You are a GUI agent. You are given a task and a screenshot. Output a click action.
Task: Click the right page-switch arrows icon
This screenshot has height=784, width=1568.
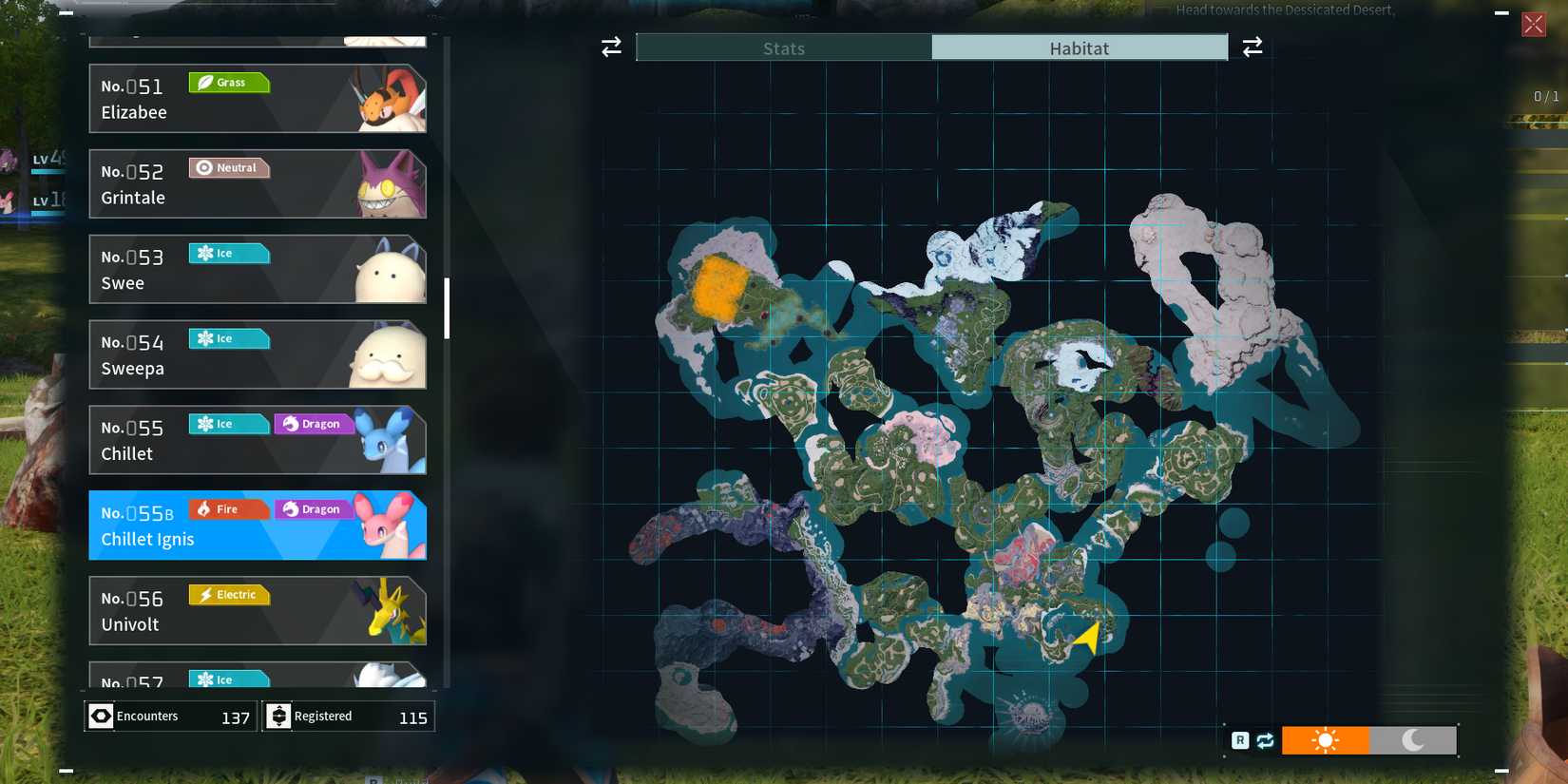tap(1252, 47)
